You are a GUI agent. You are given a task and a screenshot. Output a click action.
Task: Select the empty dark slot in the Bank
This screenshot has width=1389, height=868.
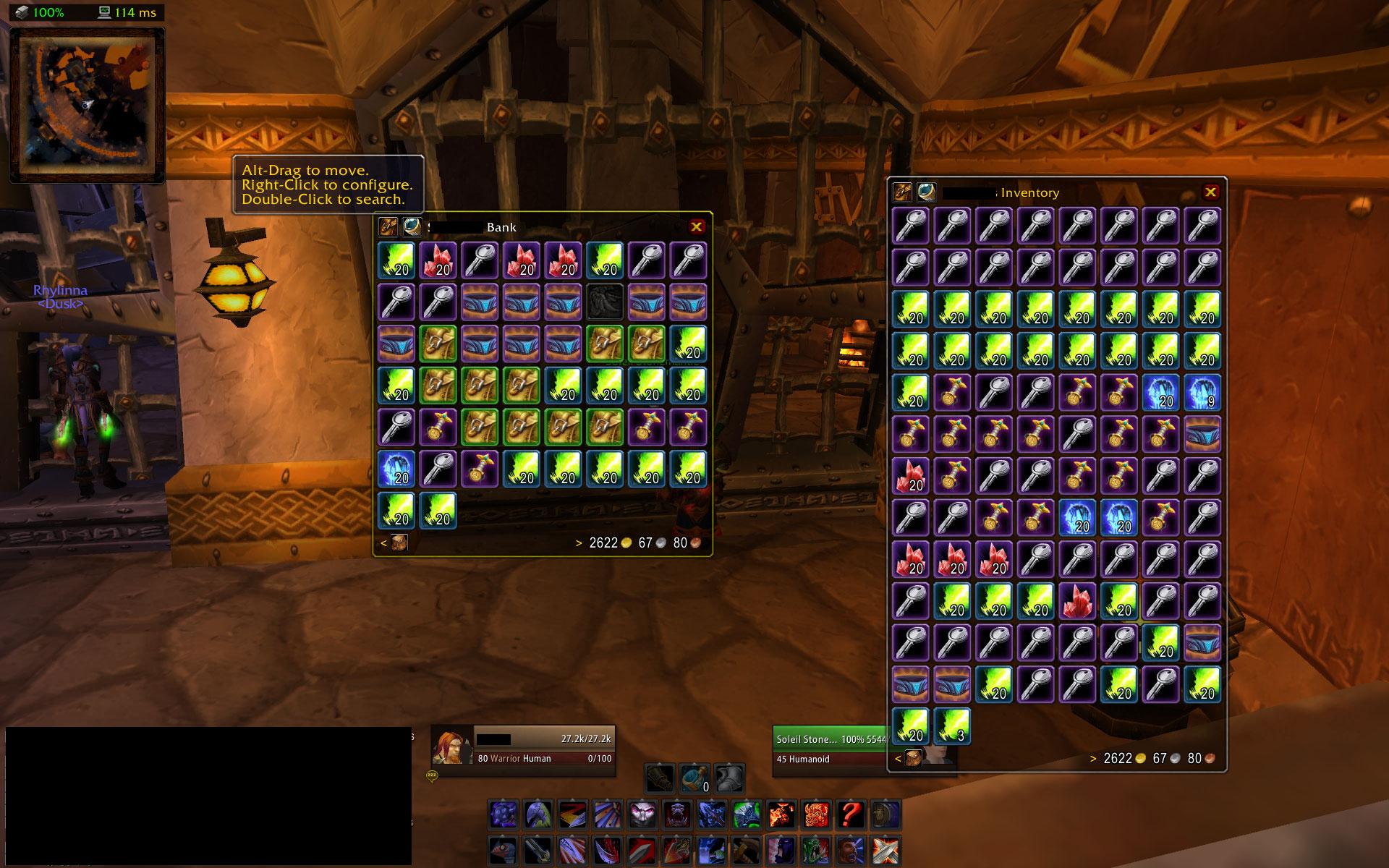coord(604,302)
